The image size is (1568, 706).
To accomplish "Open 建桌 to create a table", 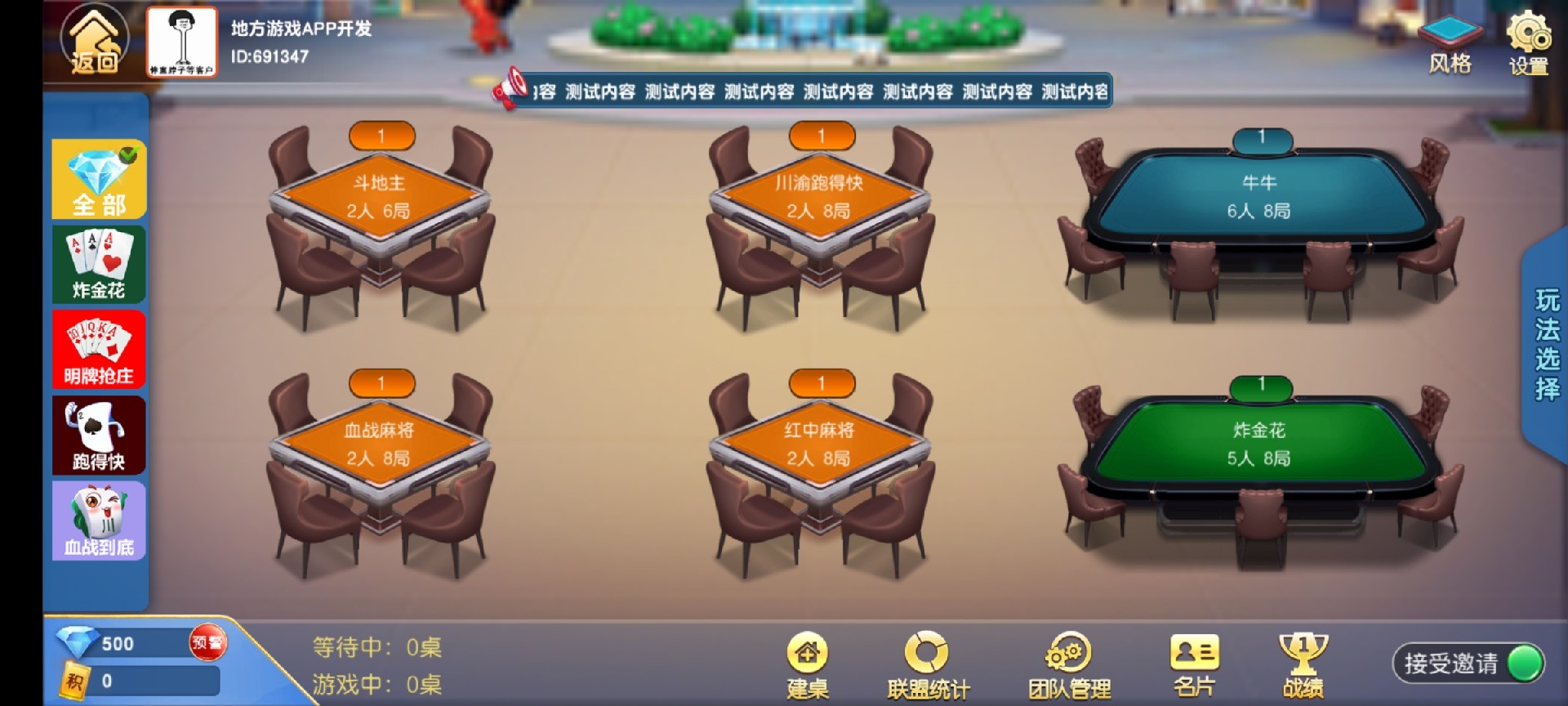I will click(x=807, y=662).
